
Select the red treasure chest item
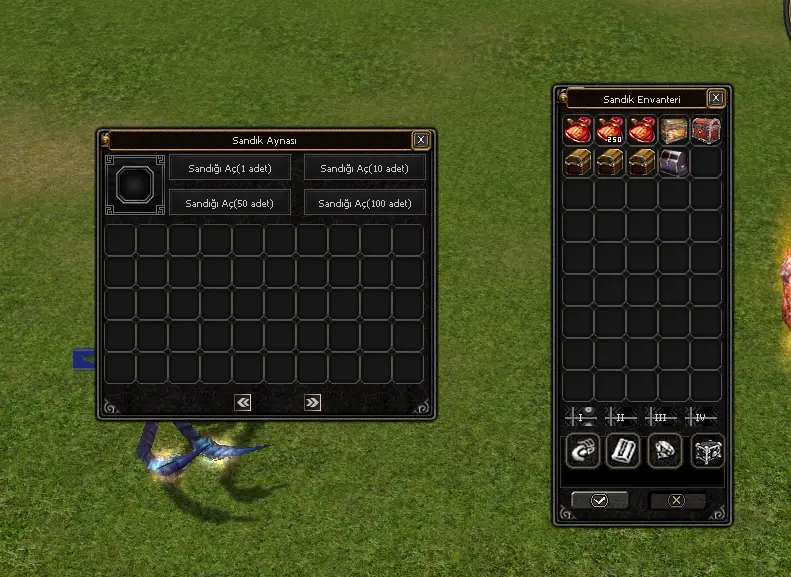coord(706,130)
